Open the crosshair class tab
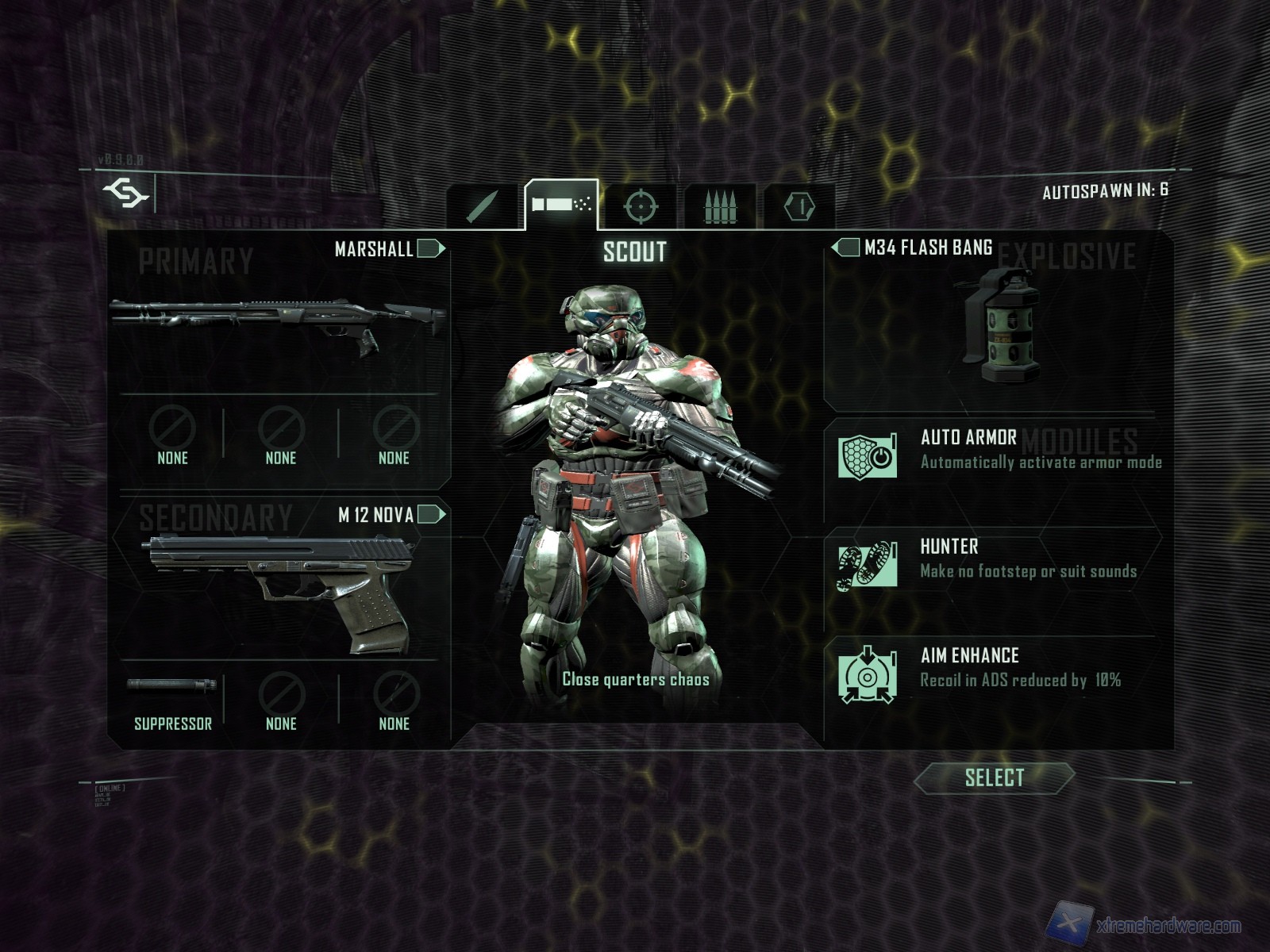 click(641, 207)
